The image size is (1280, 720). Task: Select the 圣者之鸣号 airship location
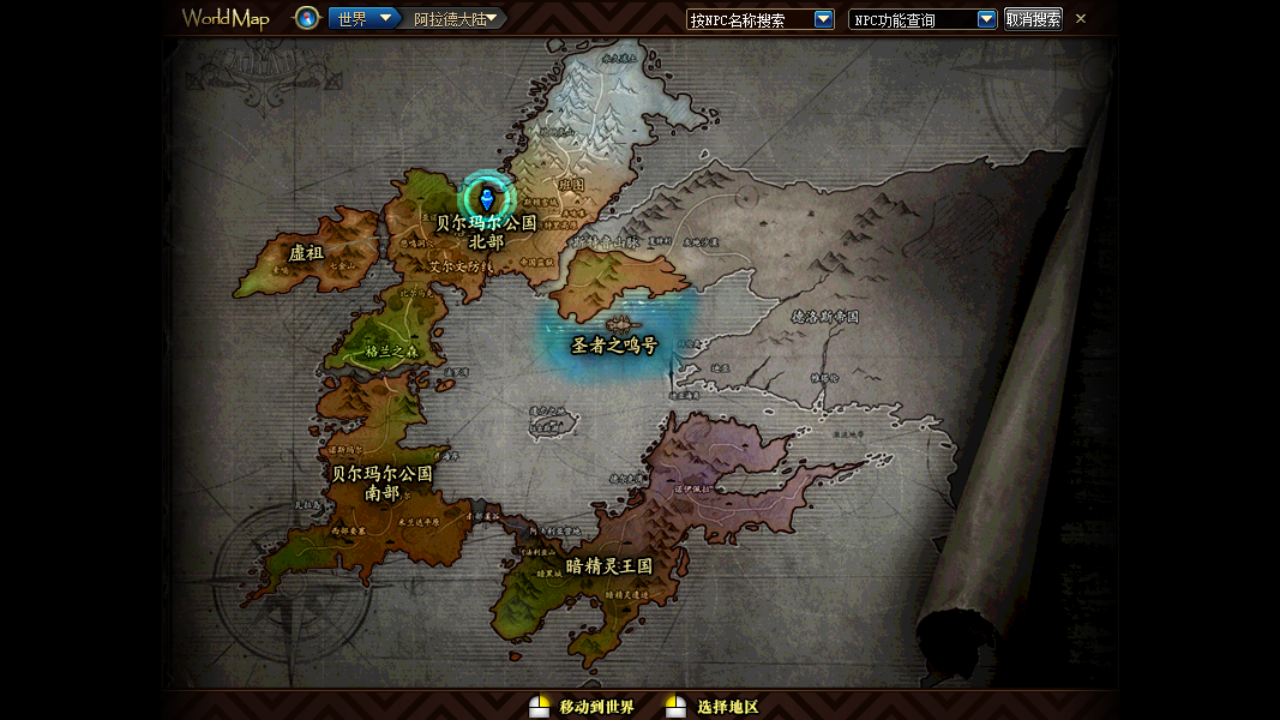[614, 345]
